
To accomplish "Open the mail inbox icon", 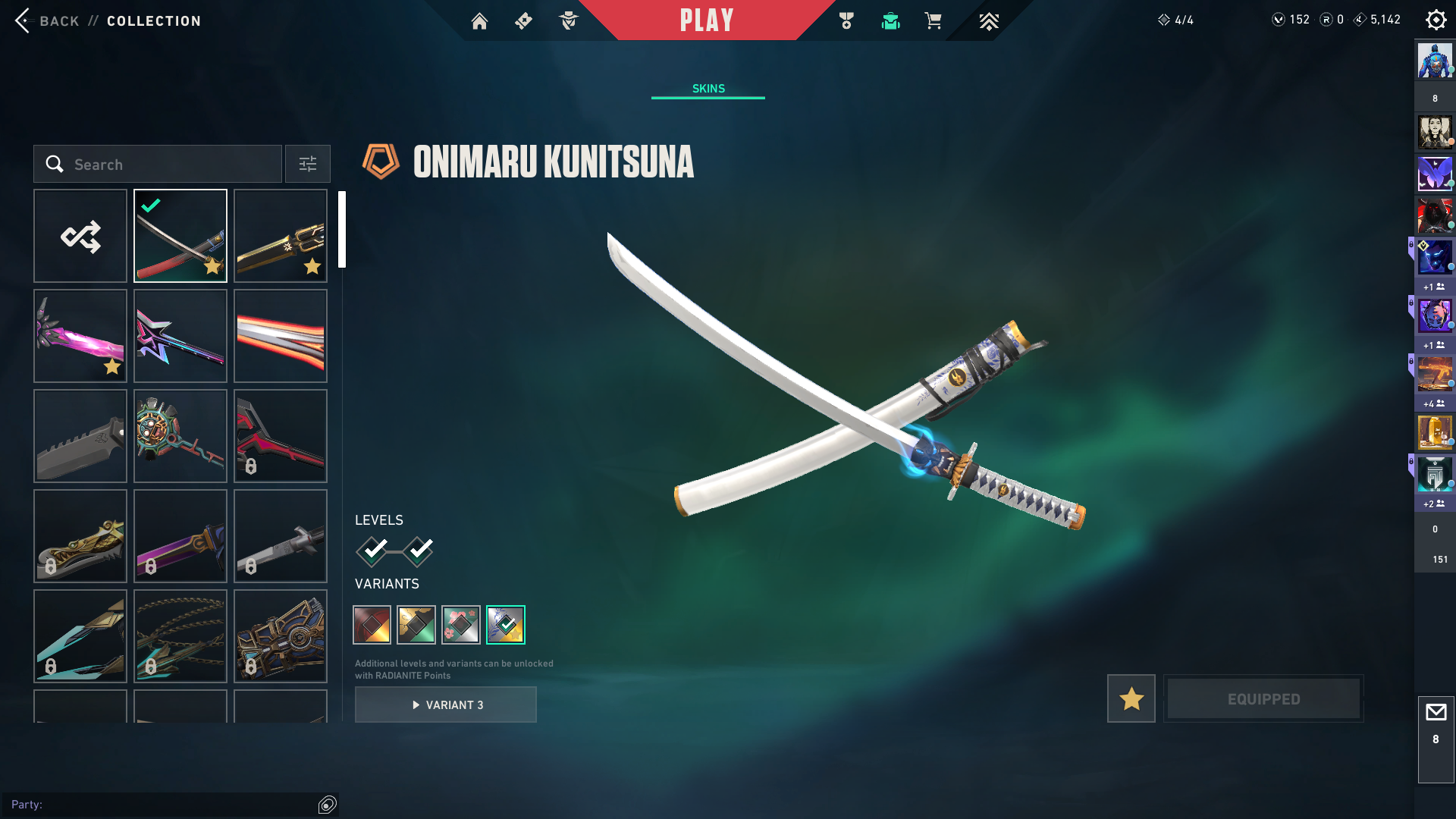I will [x=1436, y=713].
